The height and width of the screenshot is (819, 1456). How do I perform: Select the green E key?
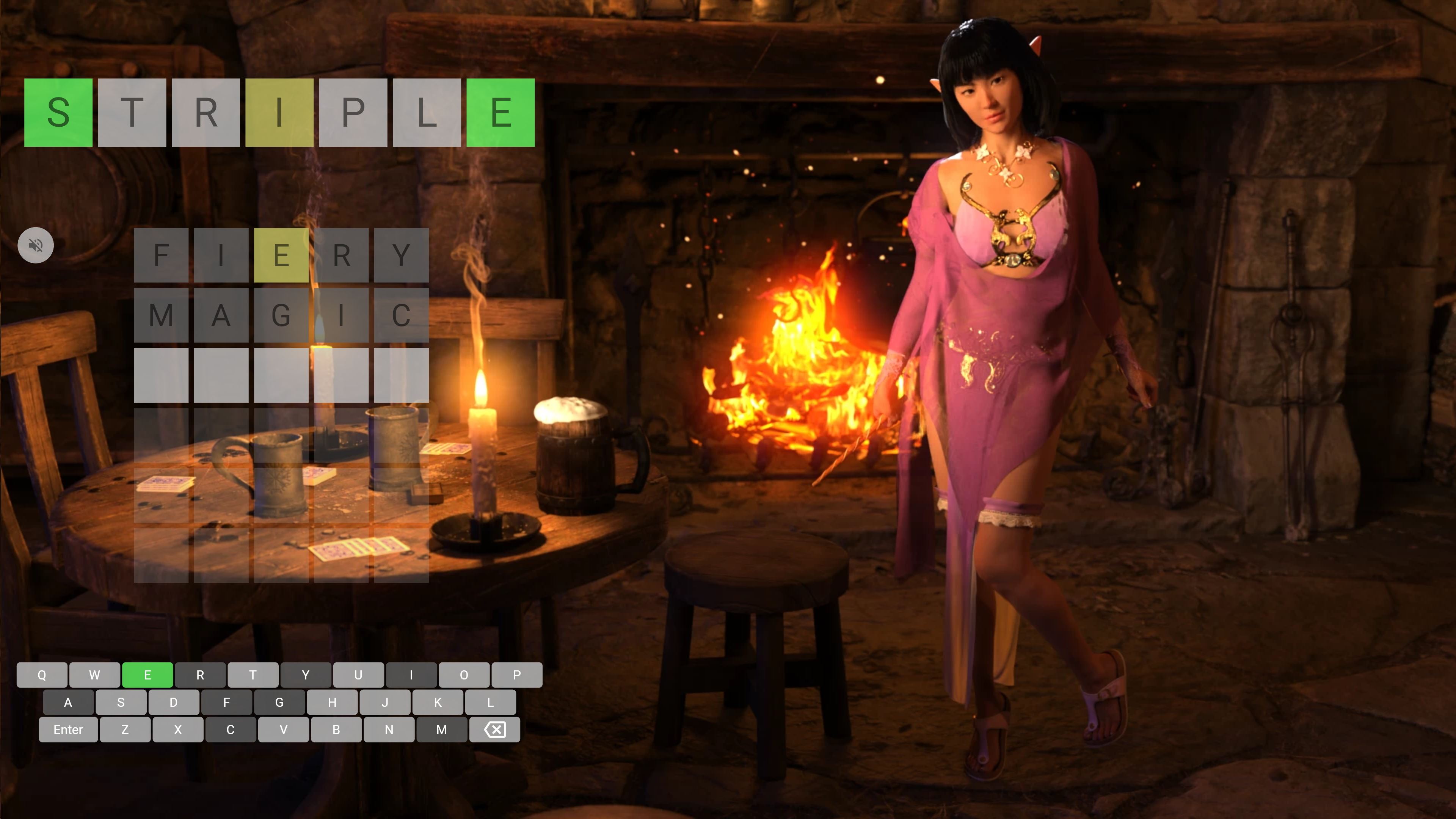pyautogui.click(x=147, y=675)
